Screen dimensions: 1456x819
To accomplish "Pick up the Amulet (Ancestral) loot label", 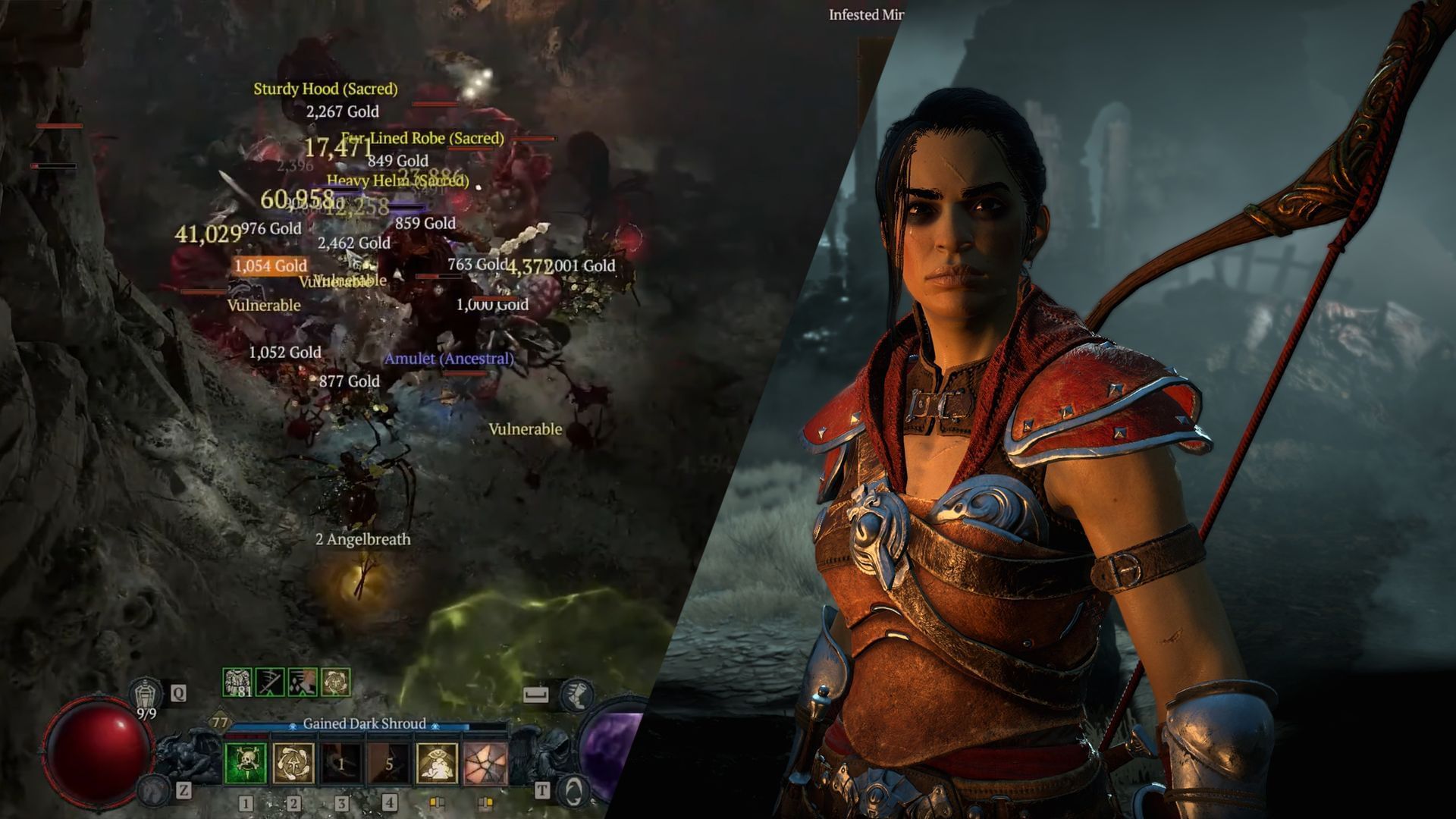I will [x=449, y=359].
